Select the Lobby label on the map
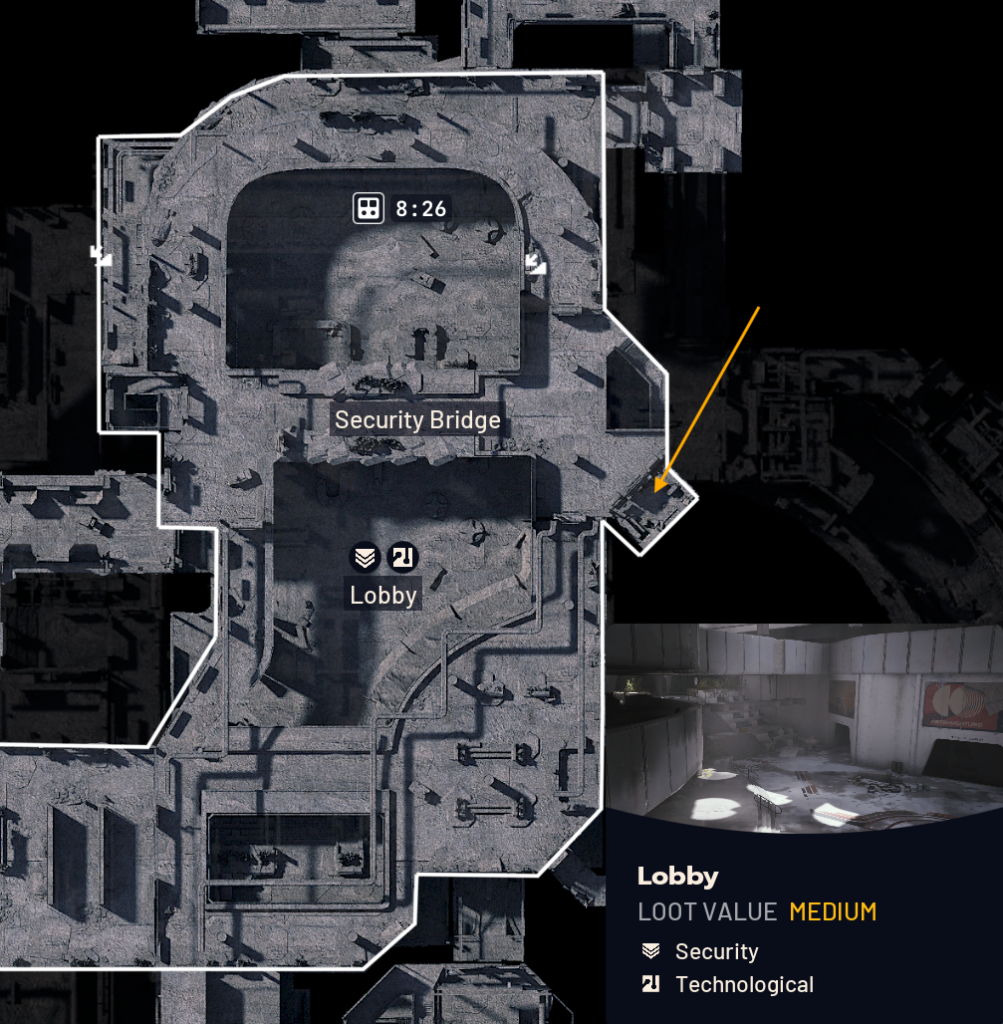1003x1024 pixels. pos(383,595)
